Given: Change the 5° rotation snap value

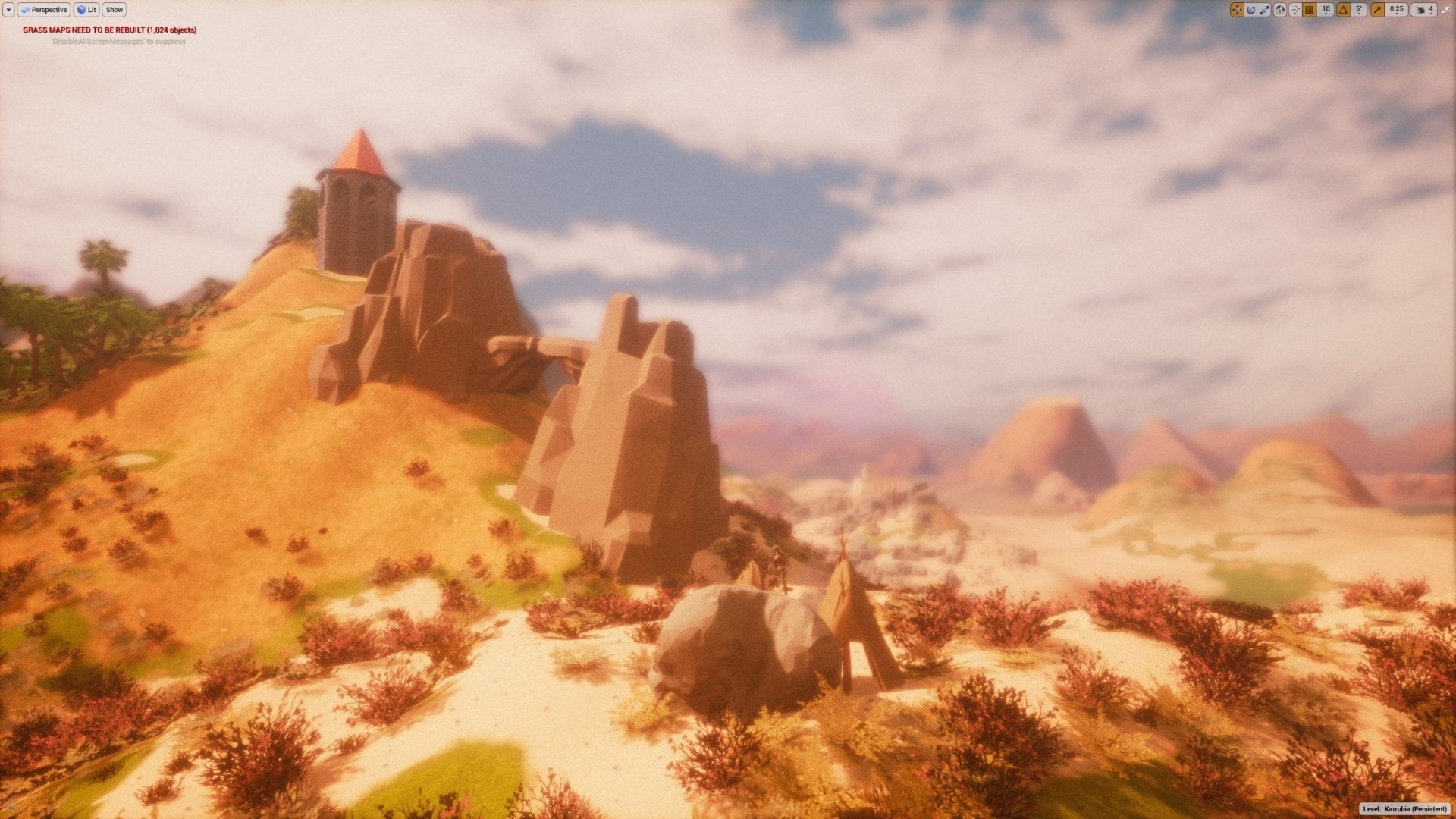Looking at the screenshot, I should click(1359, 10).
